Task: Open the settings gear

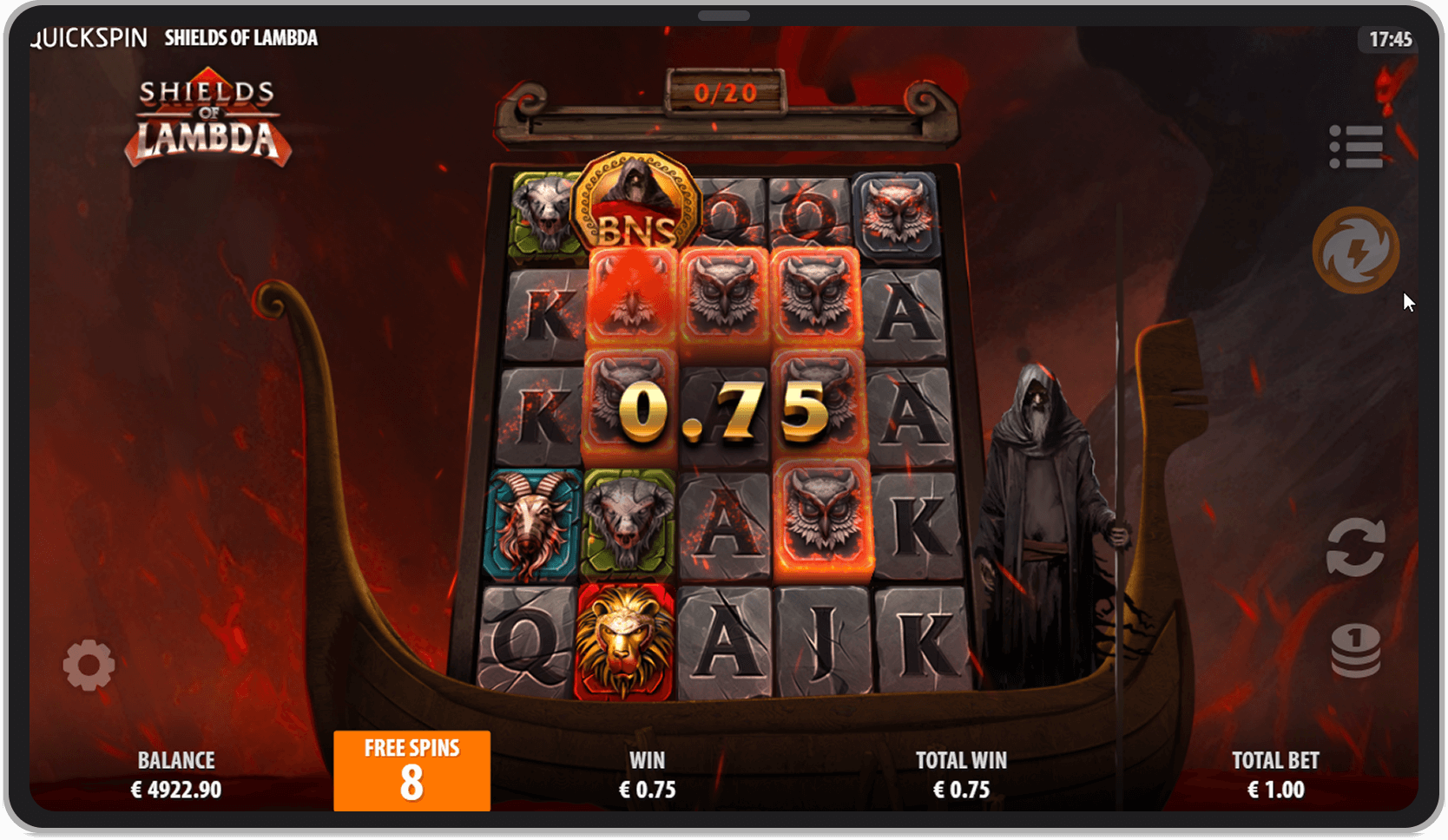Action: click(x=89, y=663)
